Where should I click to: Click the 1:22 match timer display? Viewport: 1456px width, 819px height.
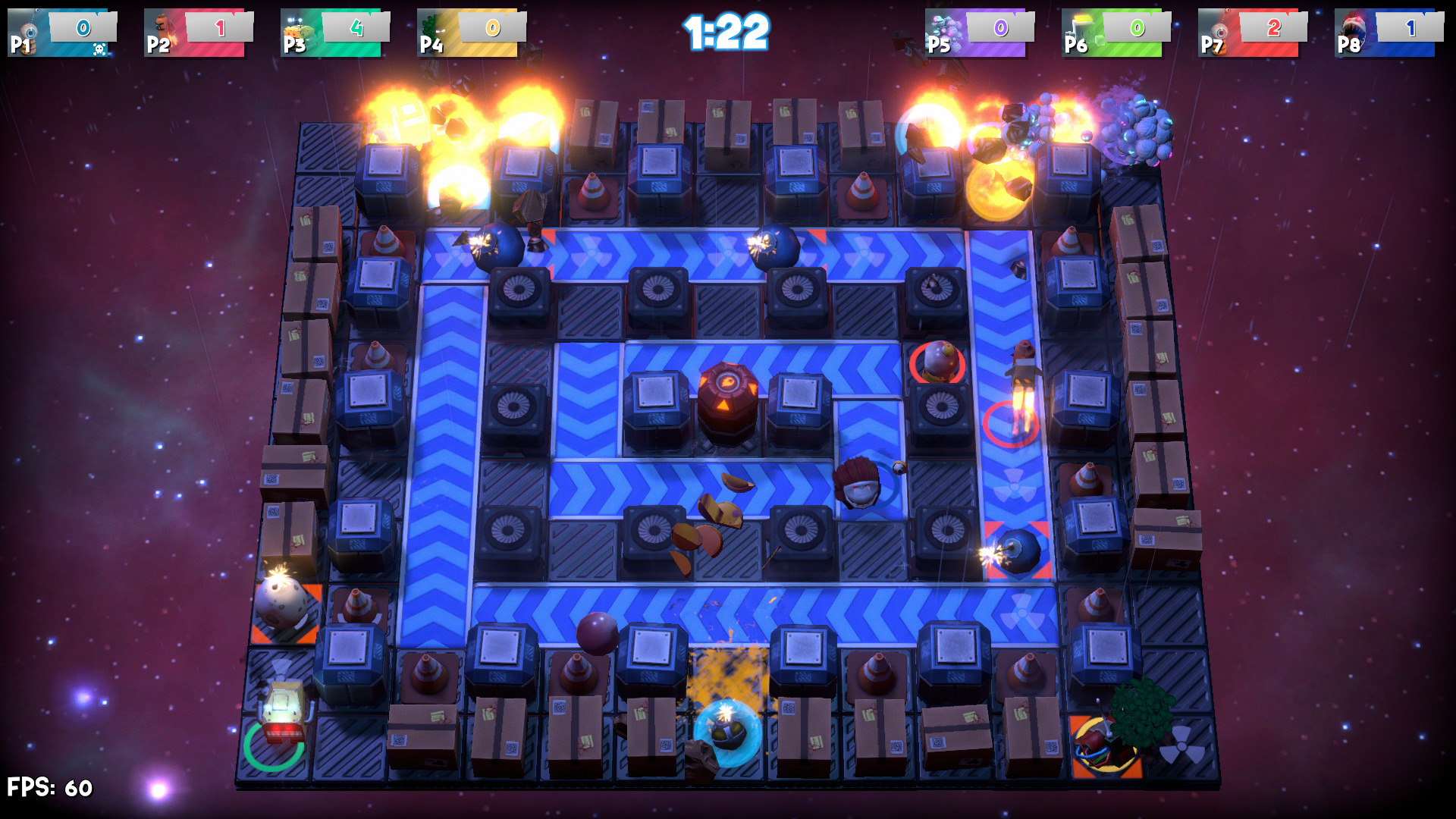(x=728, y=32)
